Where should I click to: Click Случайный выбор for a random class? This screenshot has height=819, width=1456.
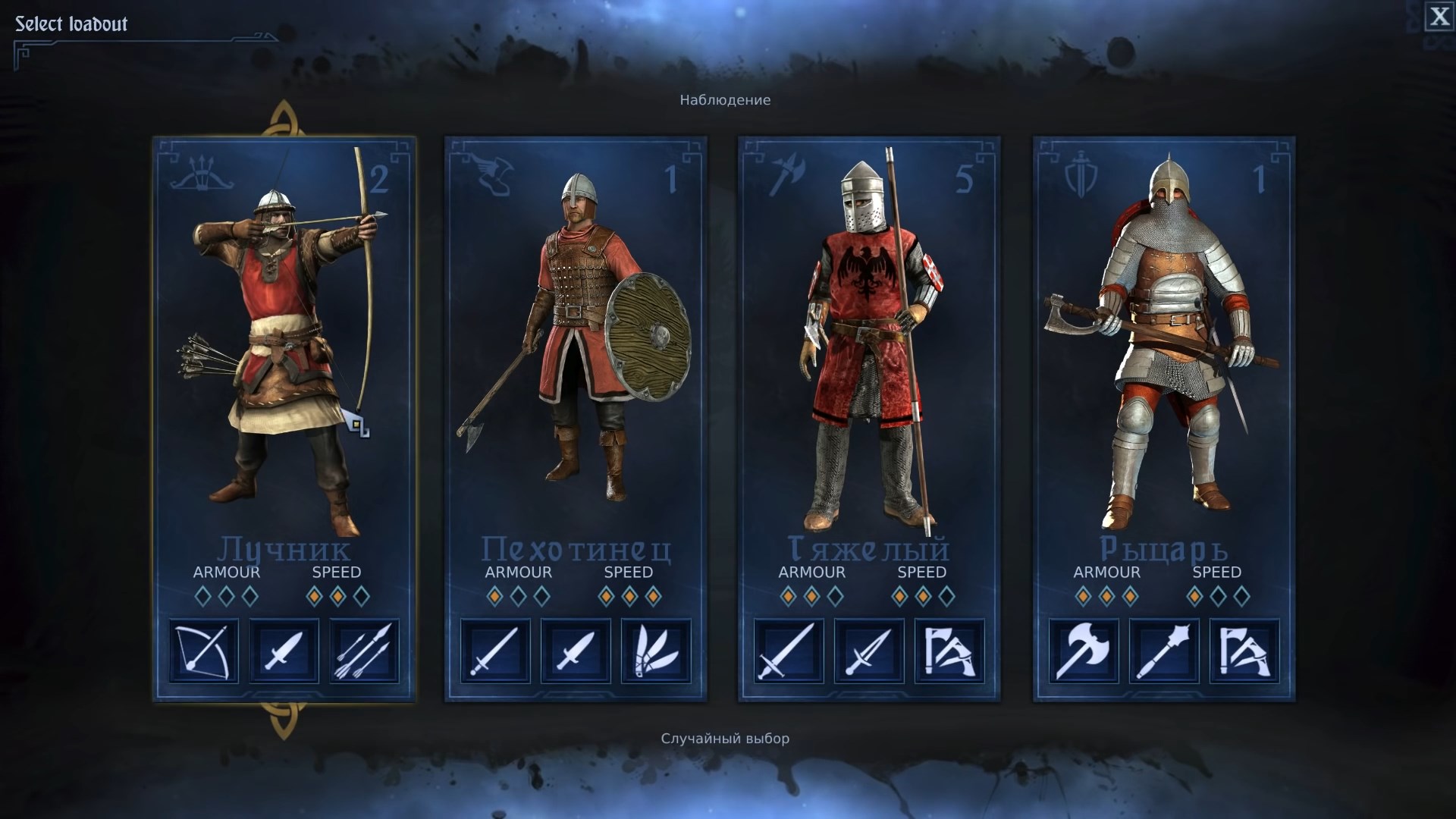725,736
